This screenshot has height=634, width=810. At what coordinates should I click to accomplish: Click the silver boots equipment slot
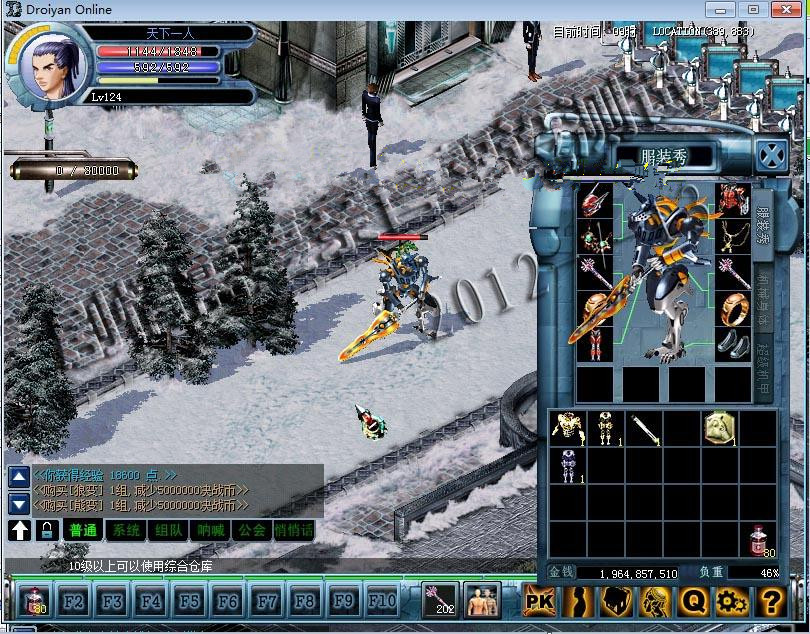733,343
